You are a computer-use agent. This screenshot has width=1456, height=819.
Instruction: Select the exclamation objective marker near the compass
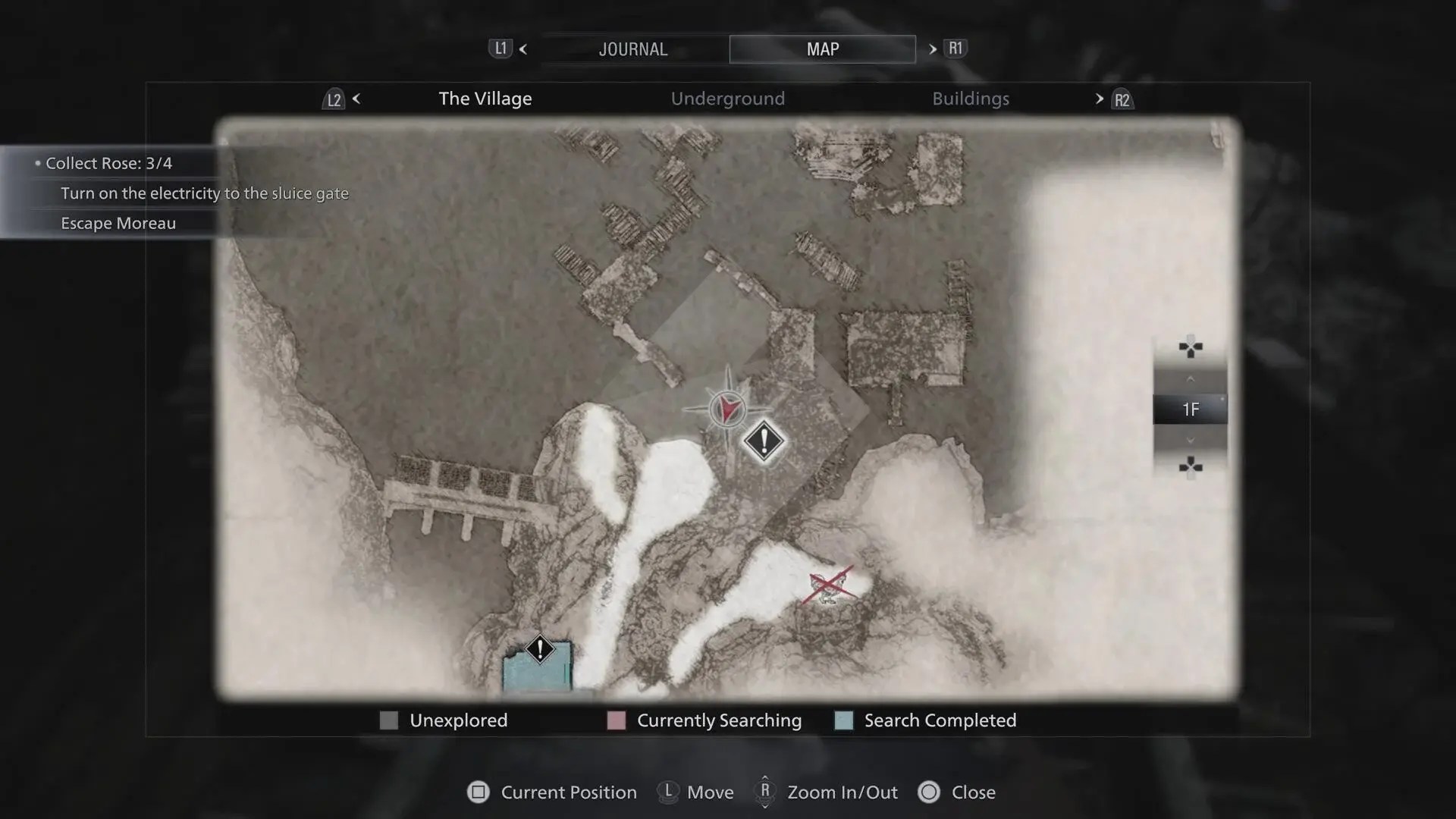[x=764, y=441]
